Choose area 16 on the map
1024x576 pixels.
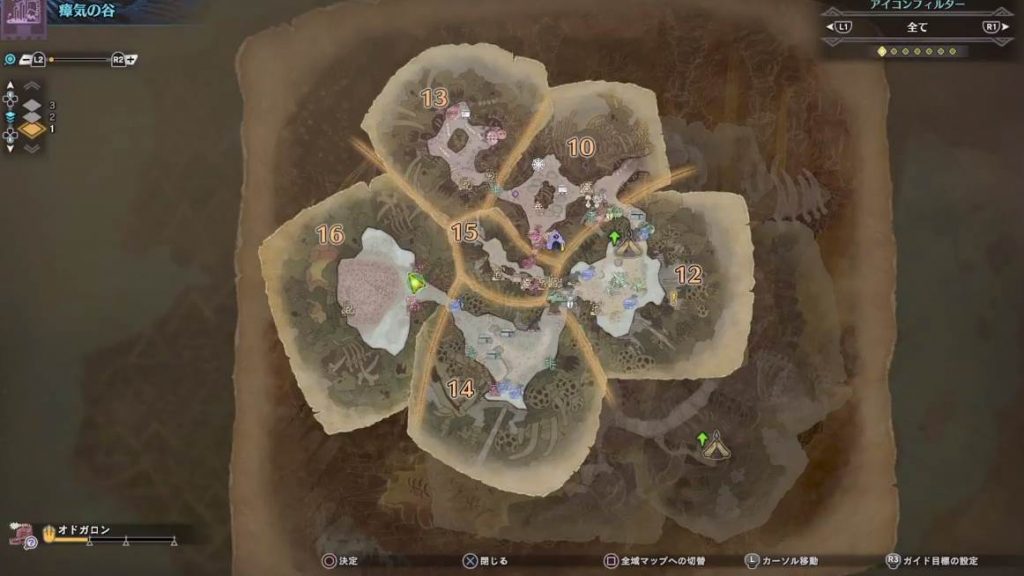tap(329, 235)
